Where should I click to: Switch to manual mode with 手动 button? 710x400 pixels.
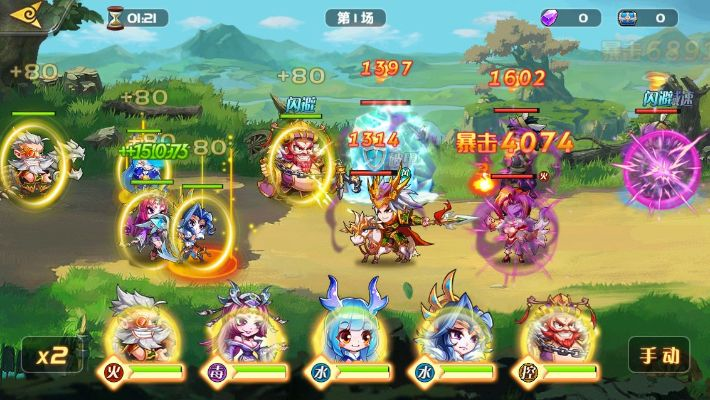[x=658, y=355]
